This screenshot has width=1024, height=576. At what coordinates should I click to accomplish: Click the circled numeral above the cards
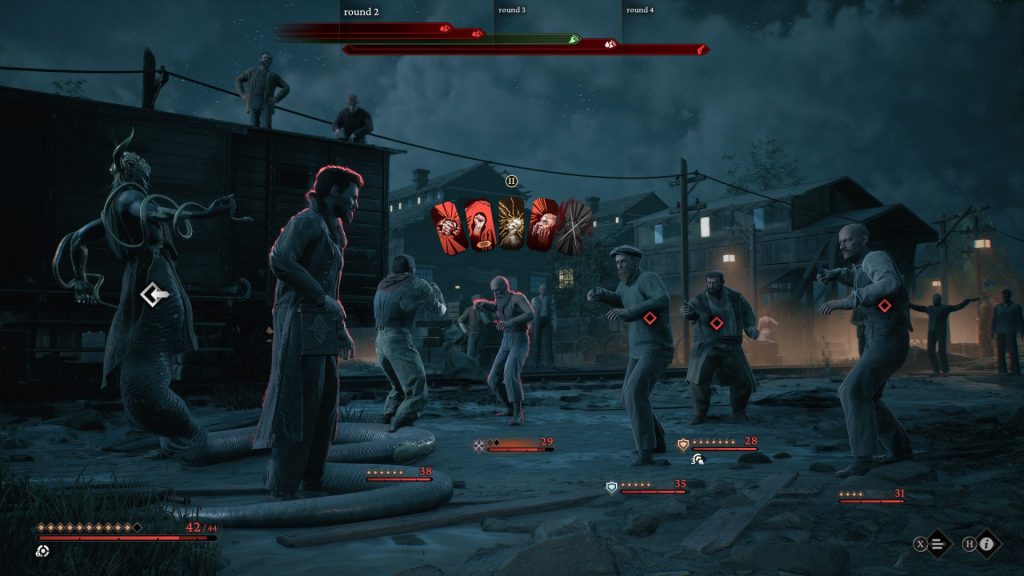pos(511,181)
